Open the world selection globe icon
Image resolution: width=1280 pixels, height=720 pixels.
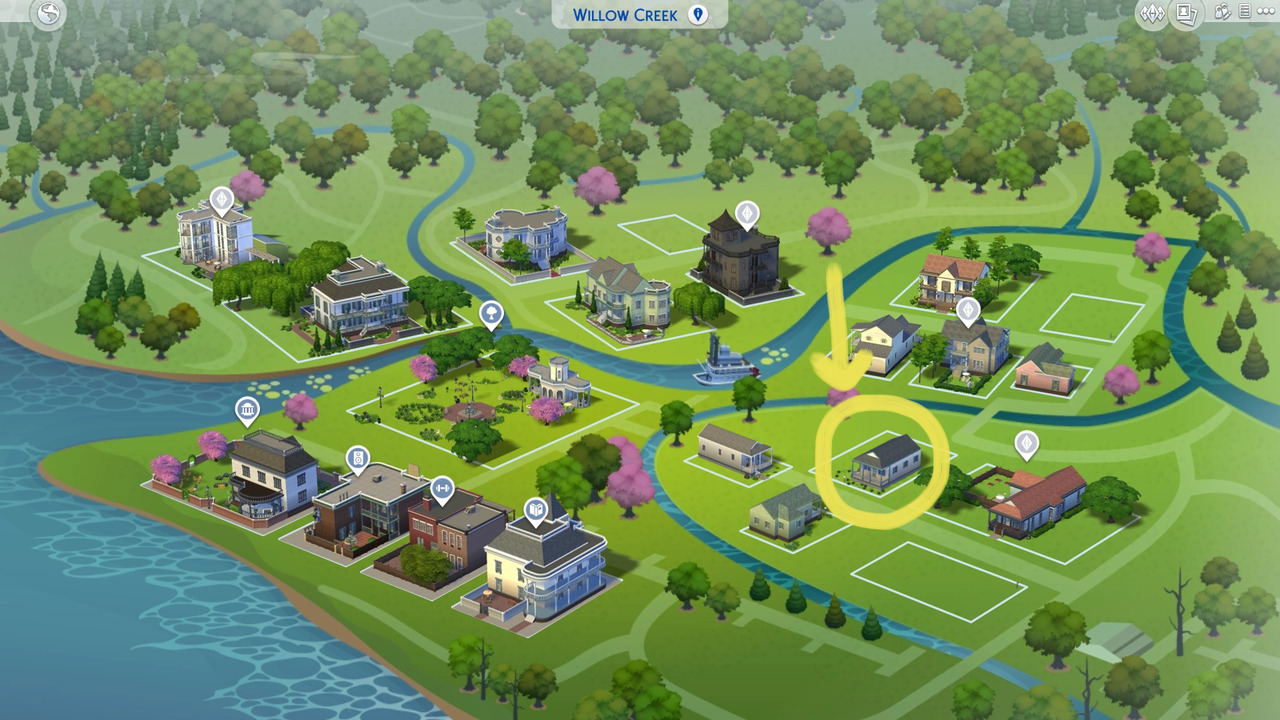point(48,14)
